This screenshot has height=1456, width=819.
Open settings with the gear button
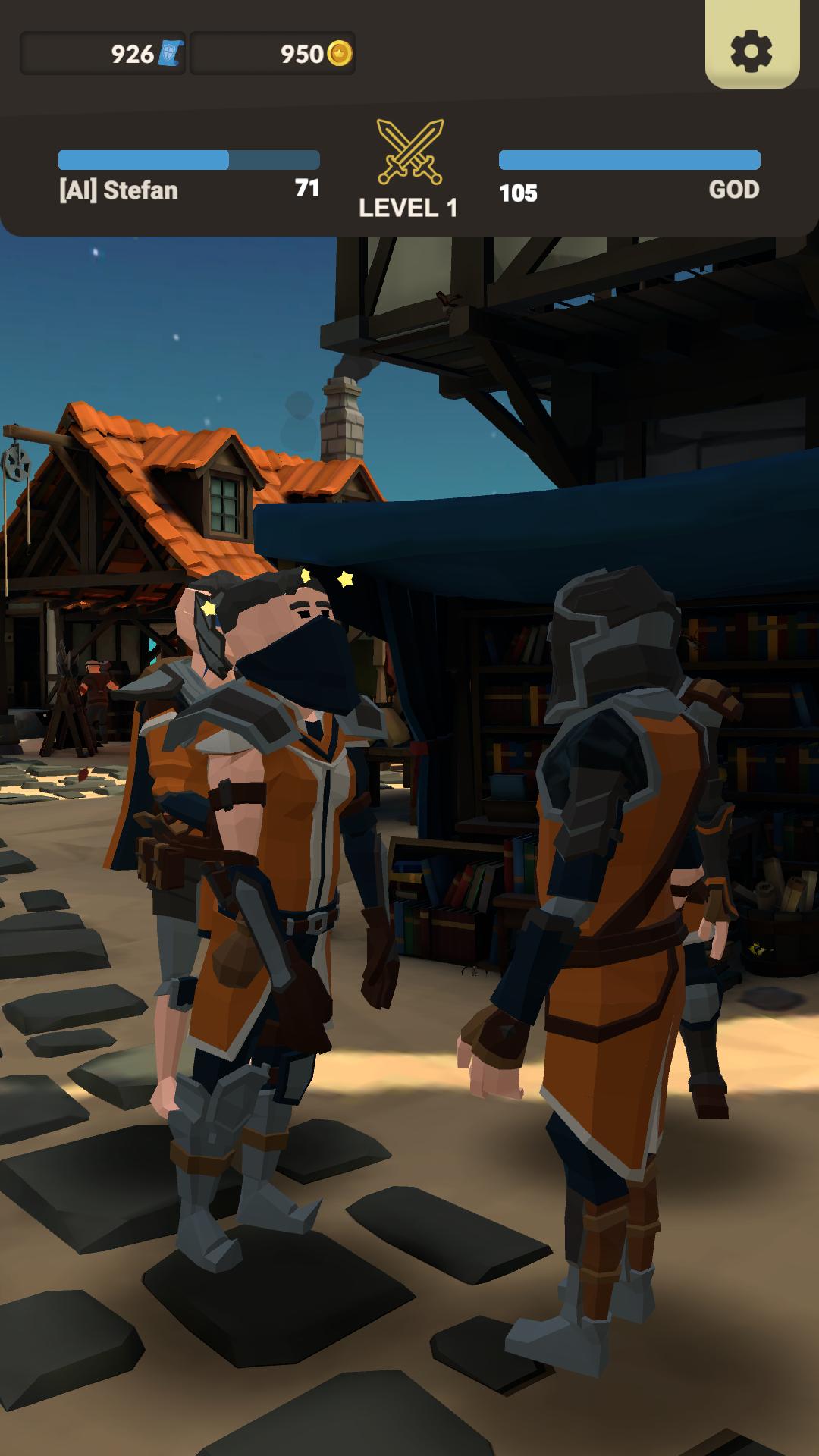click(752, 50)
